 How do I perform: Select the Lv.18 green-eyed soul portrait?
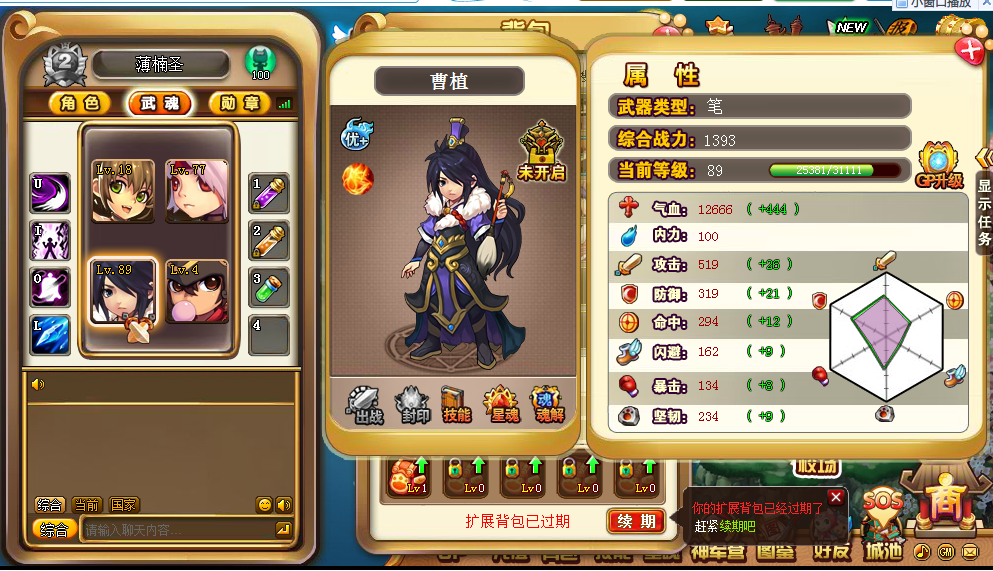[123, 191]
